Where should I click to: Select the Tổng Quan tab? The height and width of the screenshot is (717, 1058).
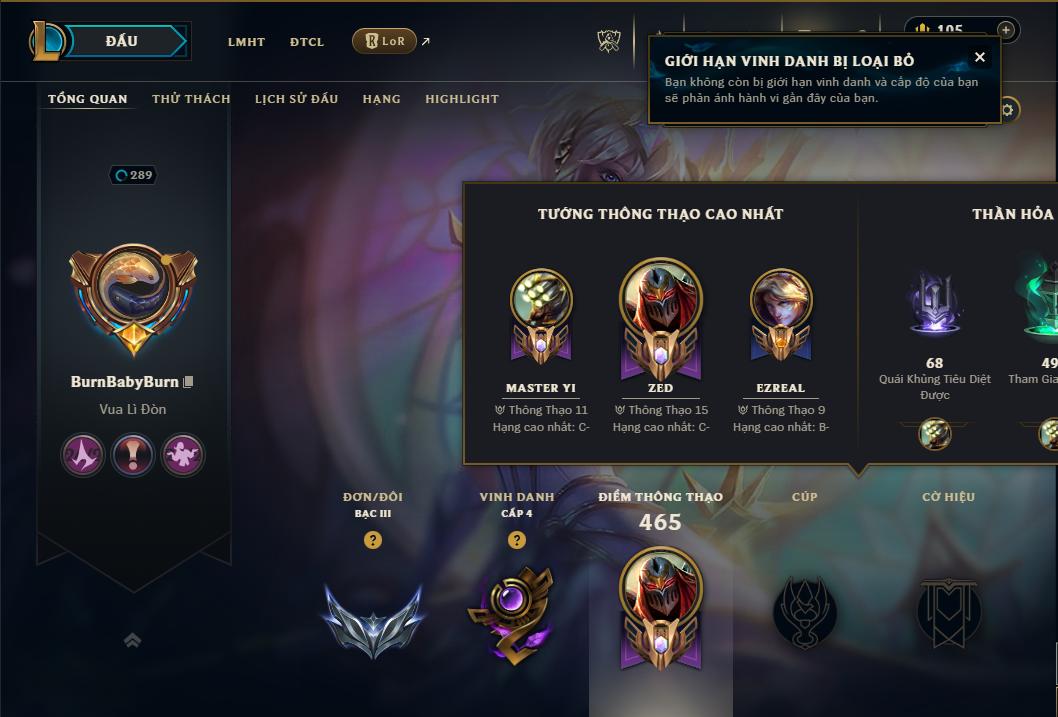(x=88, y=99)
